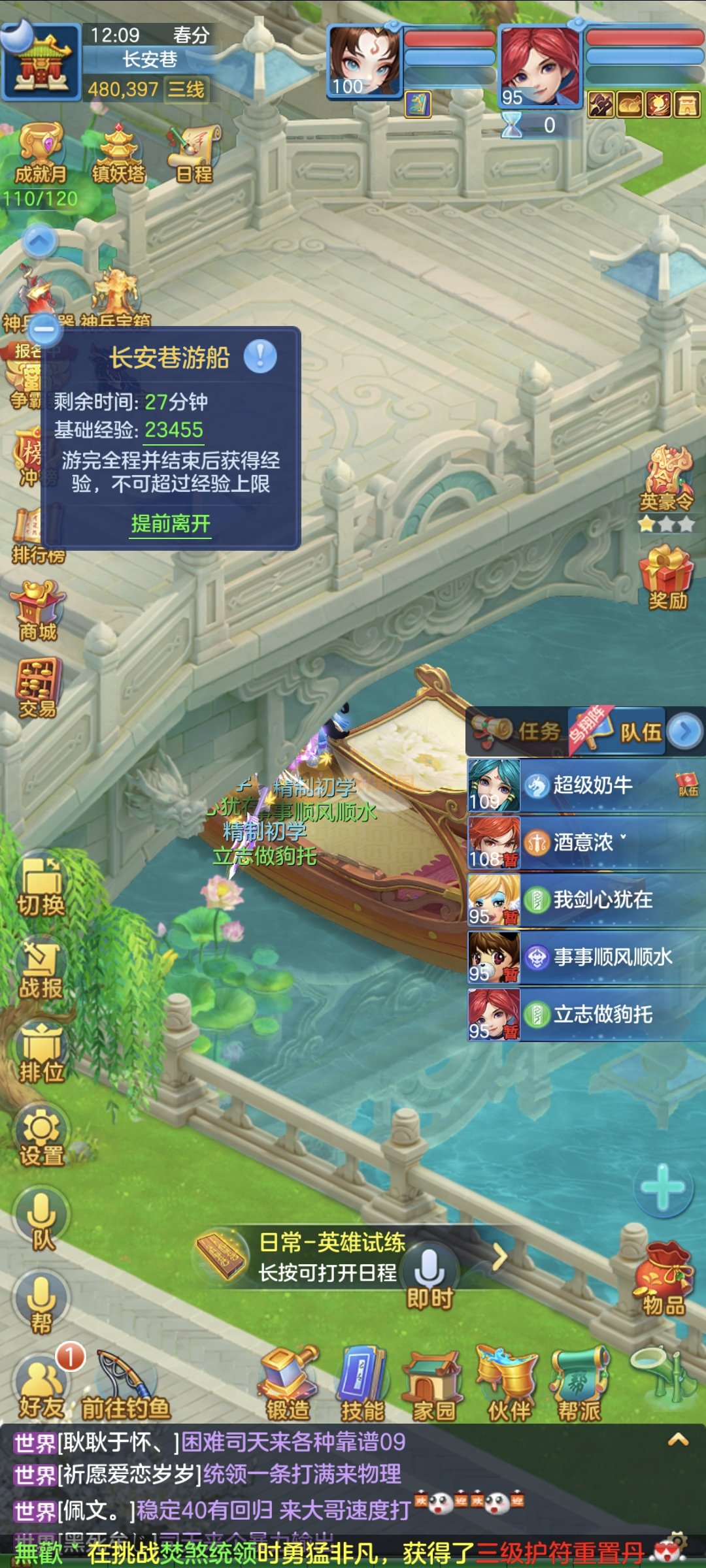706x1568 pixels.
Task: Open the 设置 settings gear
Action: click(x=41, y=1137)
